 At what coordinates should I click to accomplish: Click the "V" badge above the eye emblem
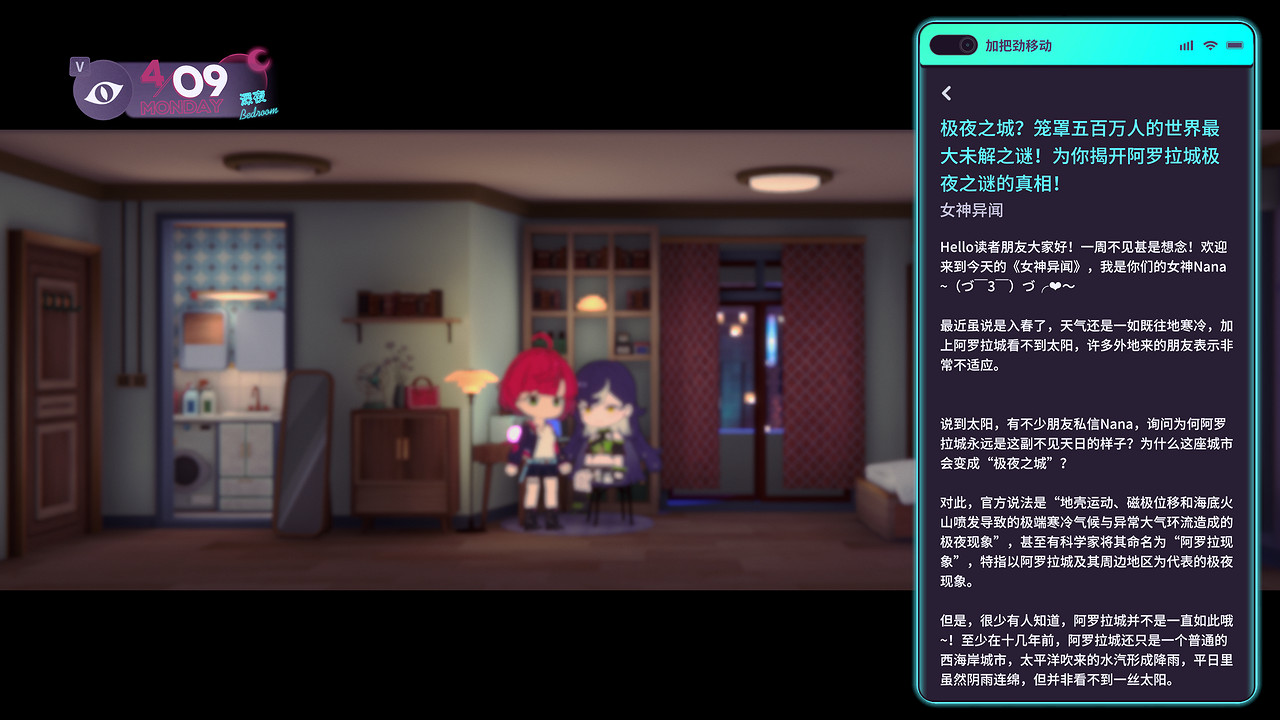tap(81, 65)
